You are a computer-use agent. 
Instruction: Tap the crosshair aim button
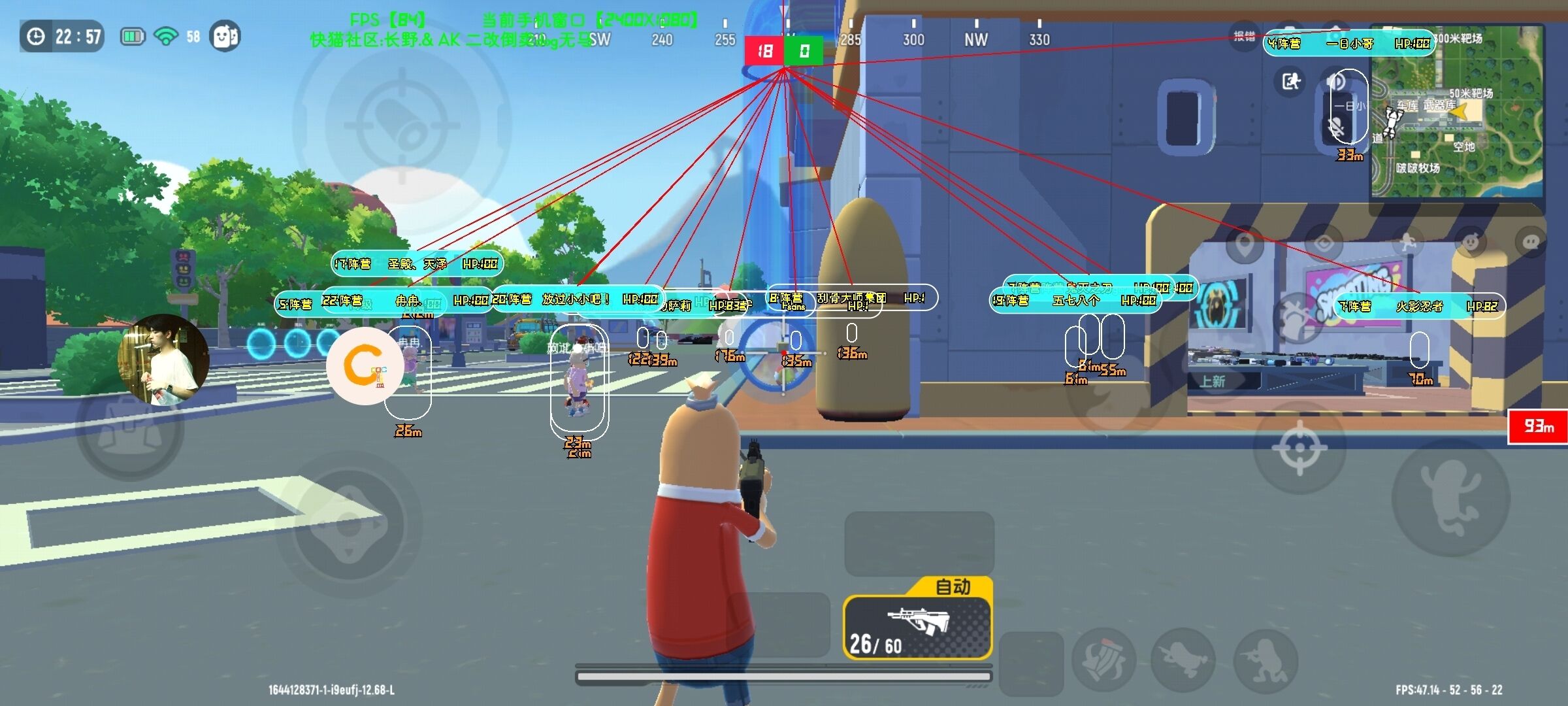(1299, 448)
